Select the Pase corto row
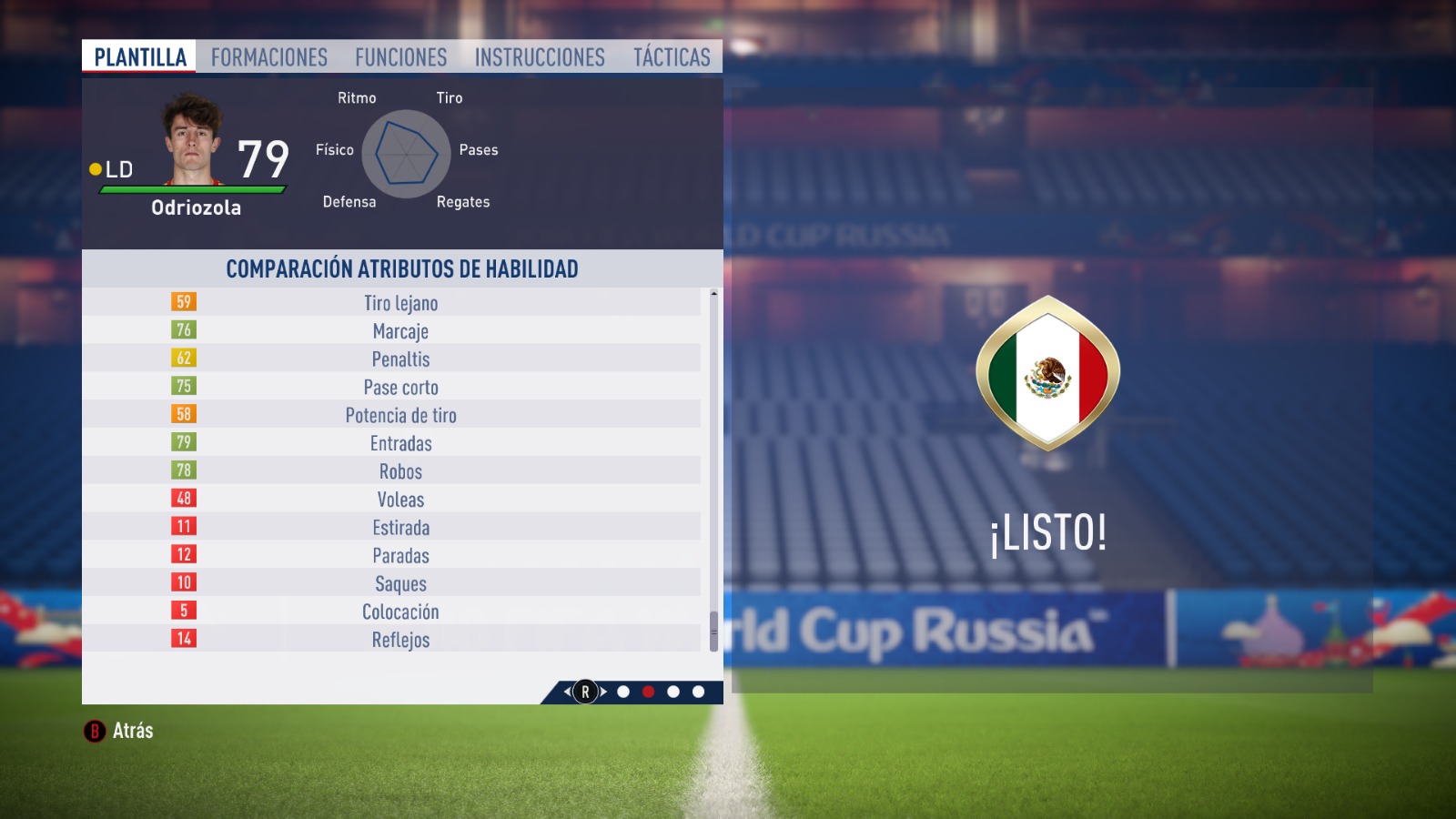 click(x=400, y=388)
